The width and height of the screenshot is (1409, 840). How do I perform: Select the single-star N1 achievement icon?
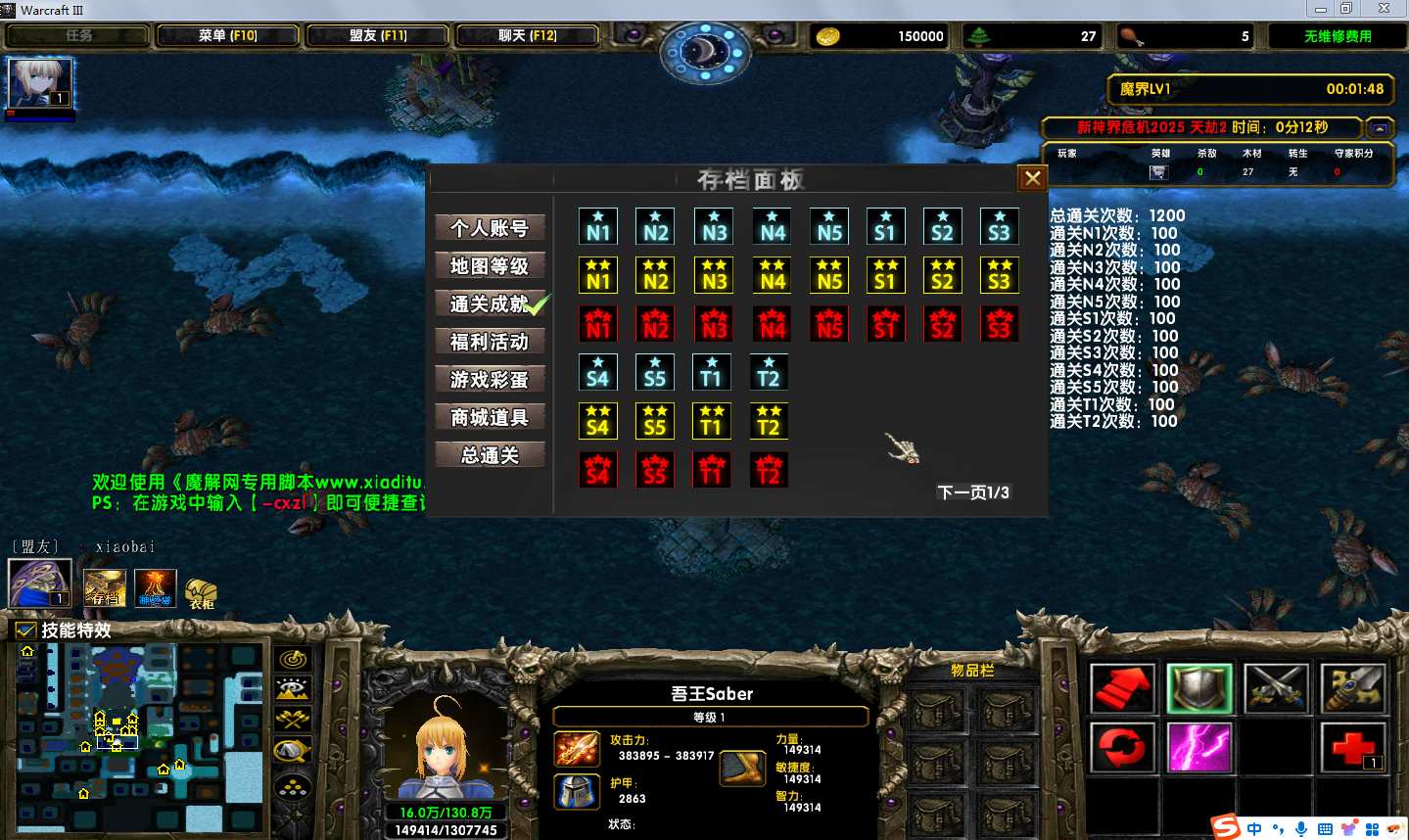click(x=597, y=227)
